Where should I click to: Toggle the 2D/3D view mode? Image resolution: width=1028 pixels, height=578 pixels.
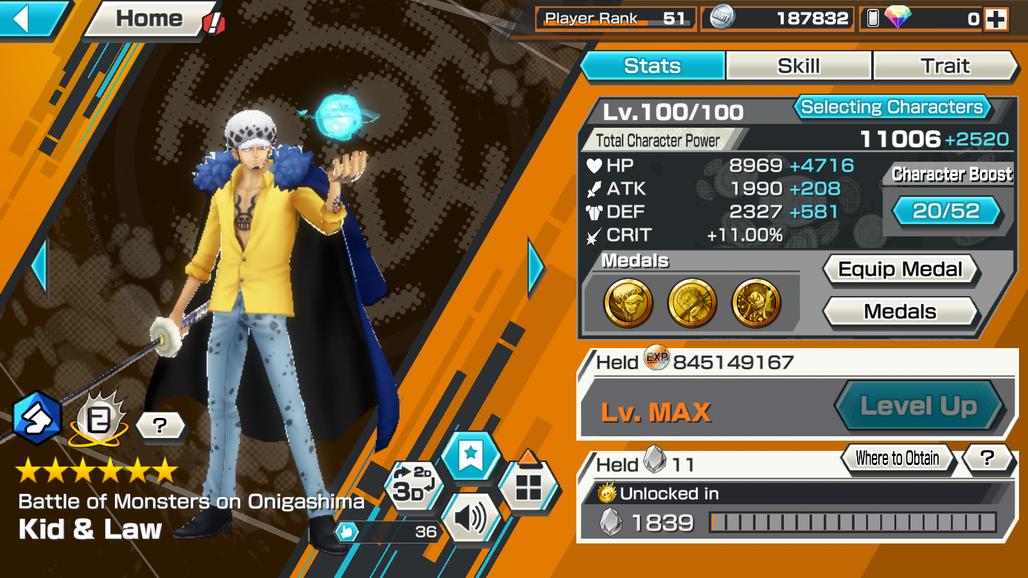[x=413, y=484]
